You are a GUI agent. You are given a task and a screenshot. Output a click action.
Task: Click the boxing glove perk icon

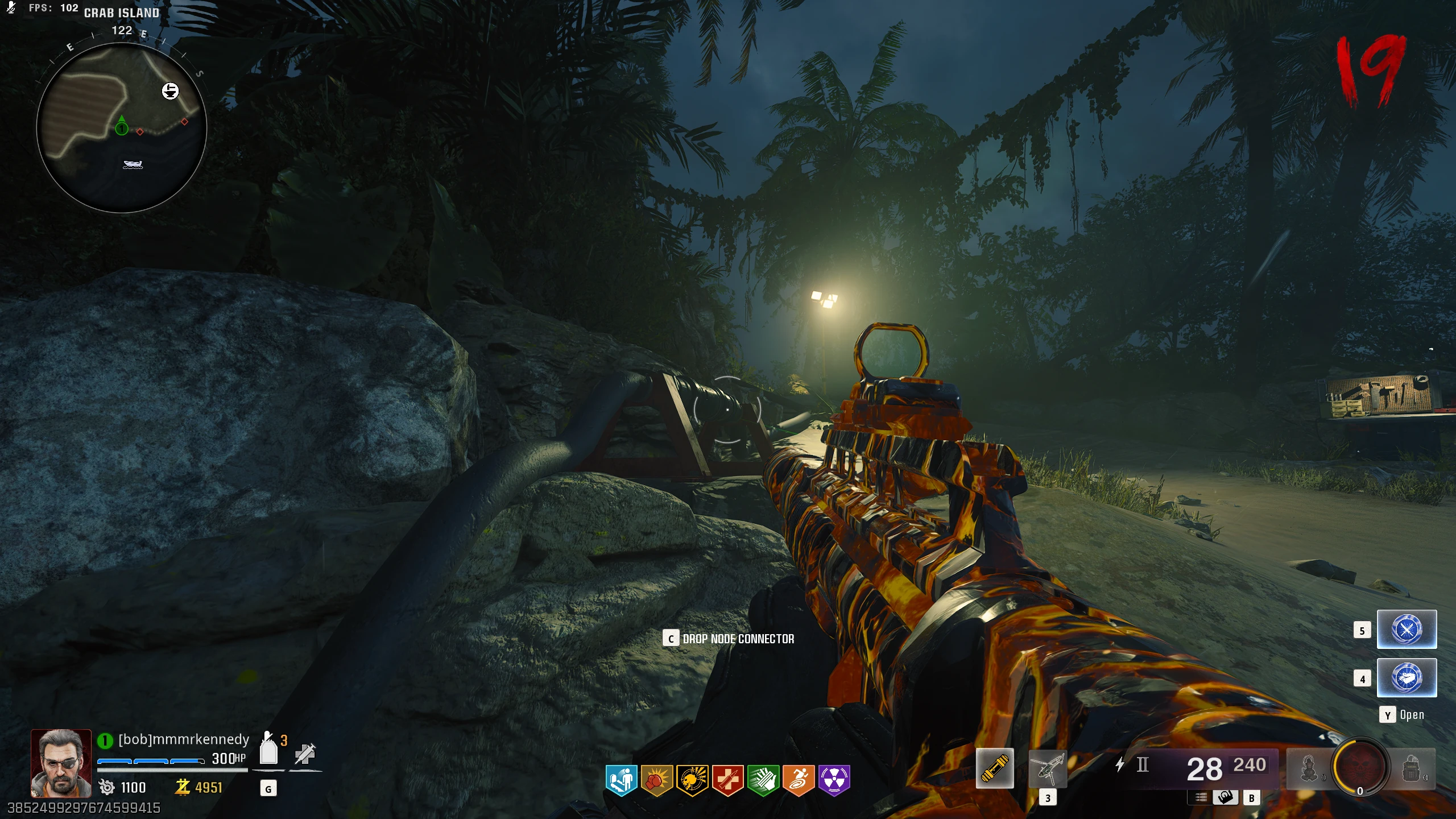(656, 779)
